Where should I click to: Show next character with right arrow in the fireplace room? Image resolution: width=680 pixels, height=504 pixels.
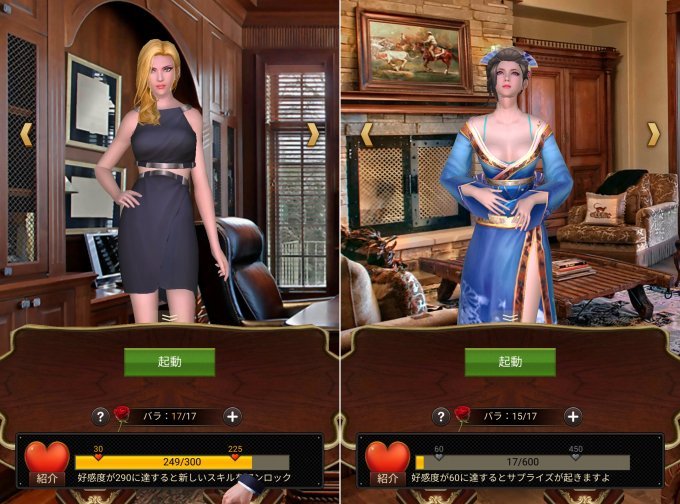653,133
